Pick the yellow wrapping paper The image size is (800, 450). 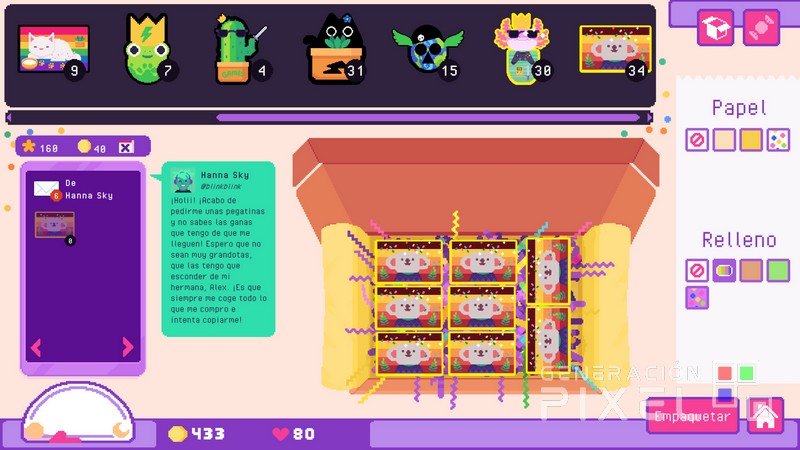[751, 141]
